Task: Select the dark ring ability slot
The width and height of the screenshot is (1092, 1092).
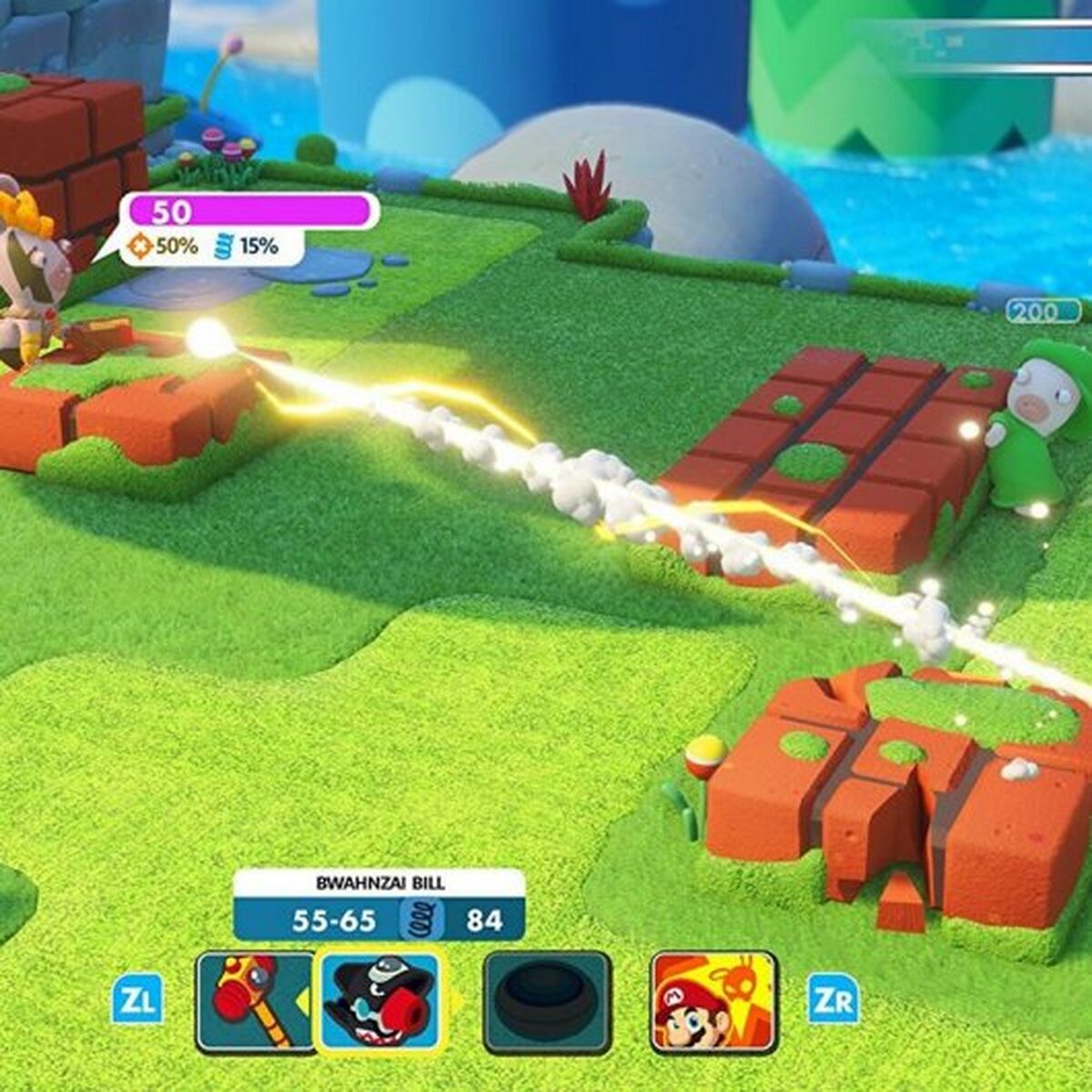Action: tap(547, 1001)
